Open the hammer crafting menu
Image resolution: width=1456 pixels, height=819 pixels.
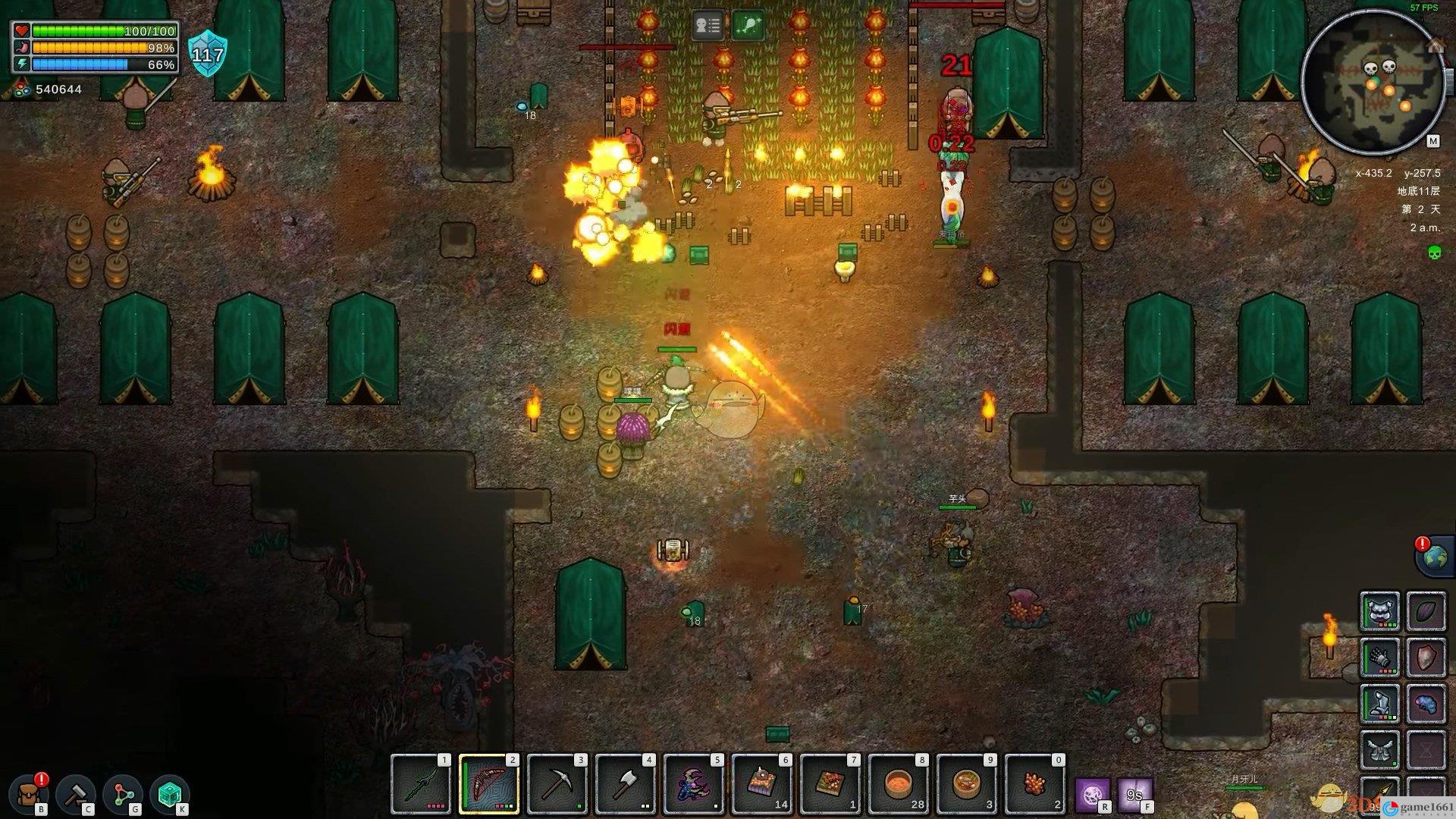click(x=77, y=794)
